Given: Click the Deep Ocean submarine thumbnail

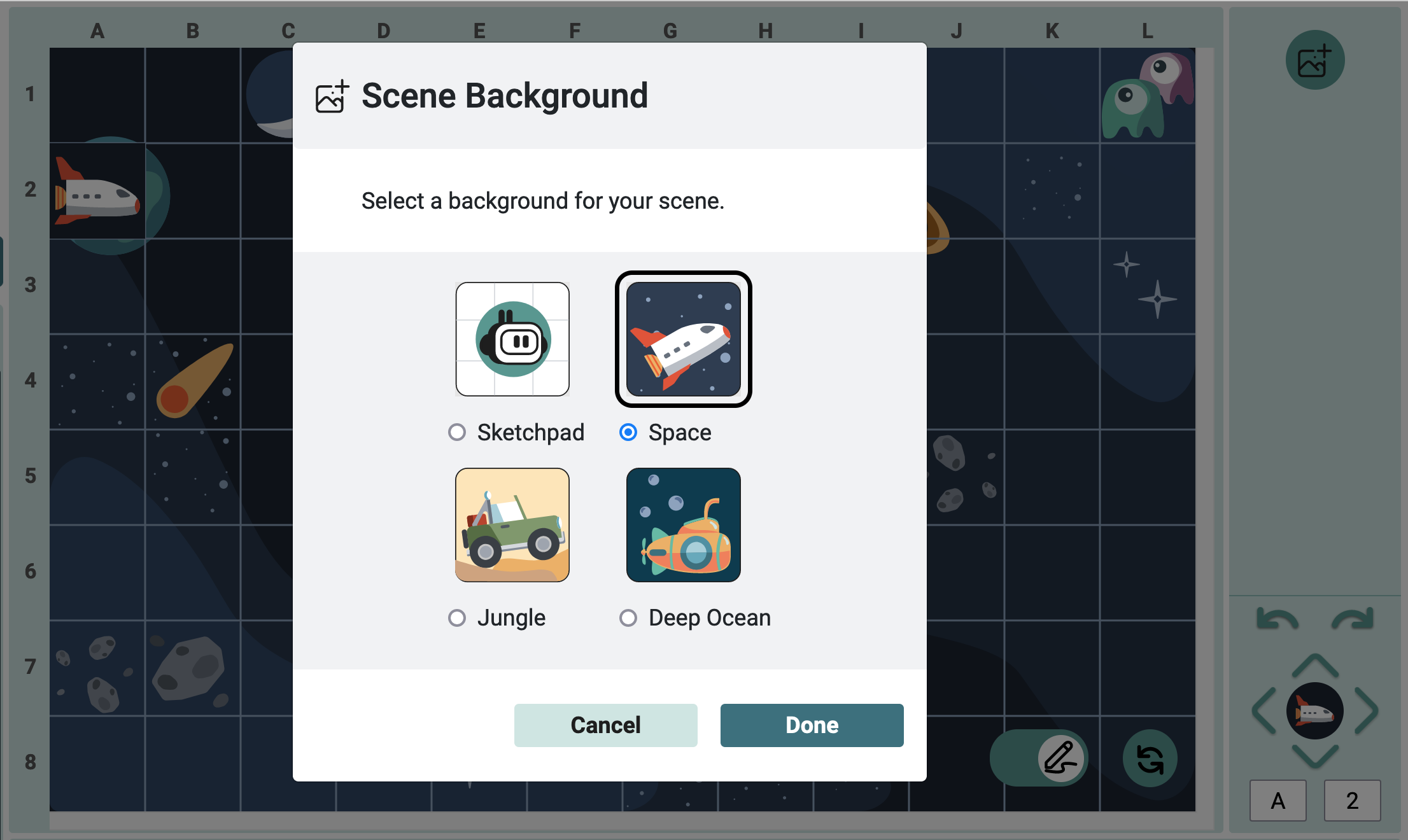Looking at the screenshot, I should pyautogui.click(x=683, y=525).
